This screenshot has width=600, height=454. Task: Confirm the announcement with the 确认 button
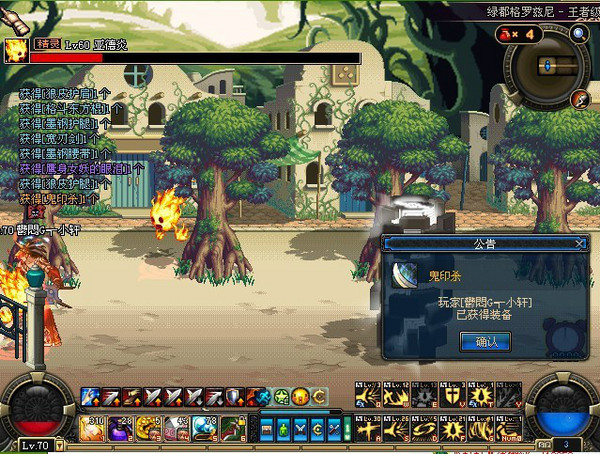click(x=485, y=341)
